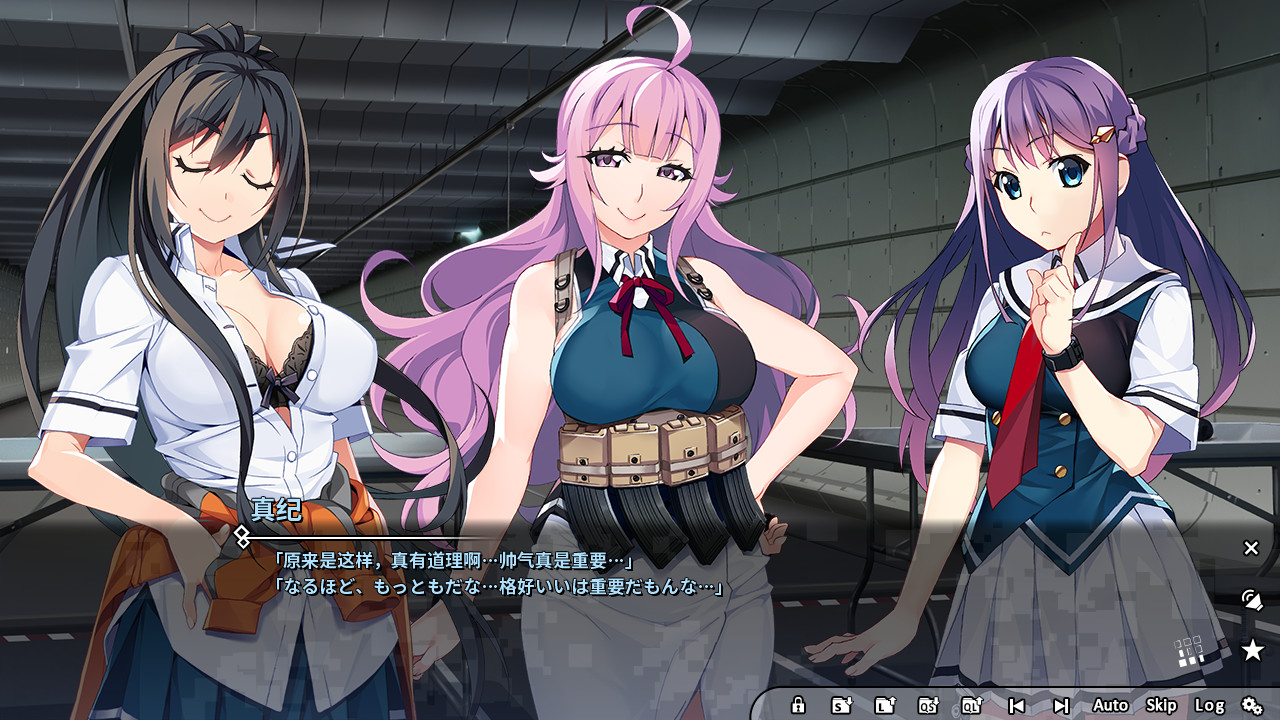Screen dimensions: 1280x720
Task: Quick save using the S+ icon
Action: coord(843,705)
